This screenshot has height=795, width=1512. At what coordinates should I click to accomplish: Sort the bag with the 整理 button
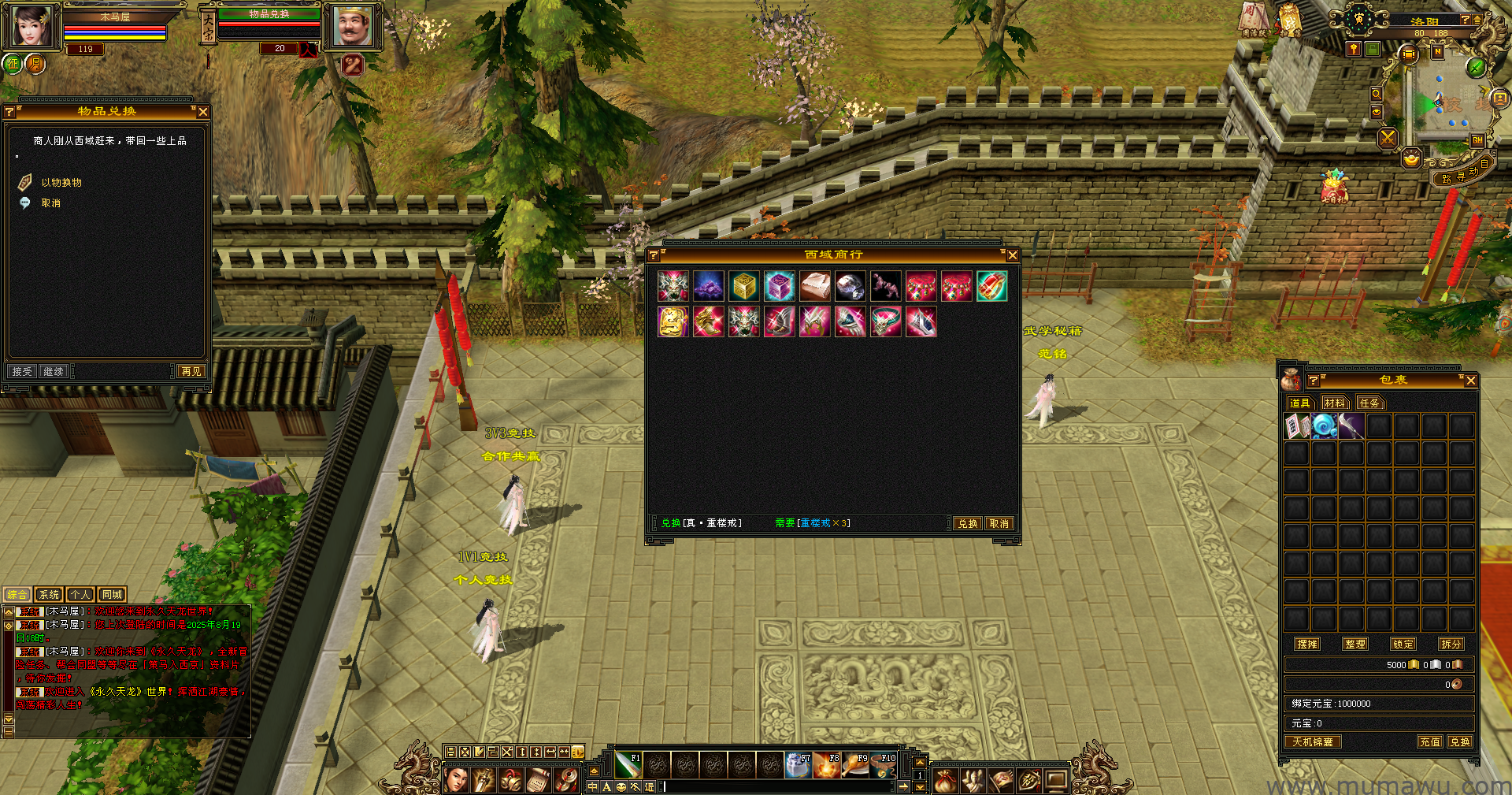[1354, 644]
